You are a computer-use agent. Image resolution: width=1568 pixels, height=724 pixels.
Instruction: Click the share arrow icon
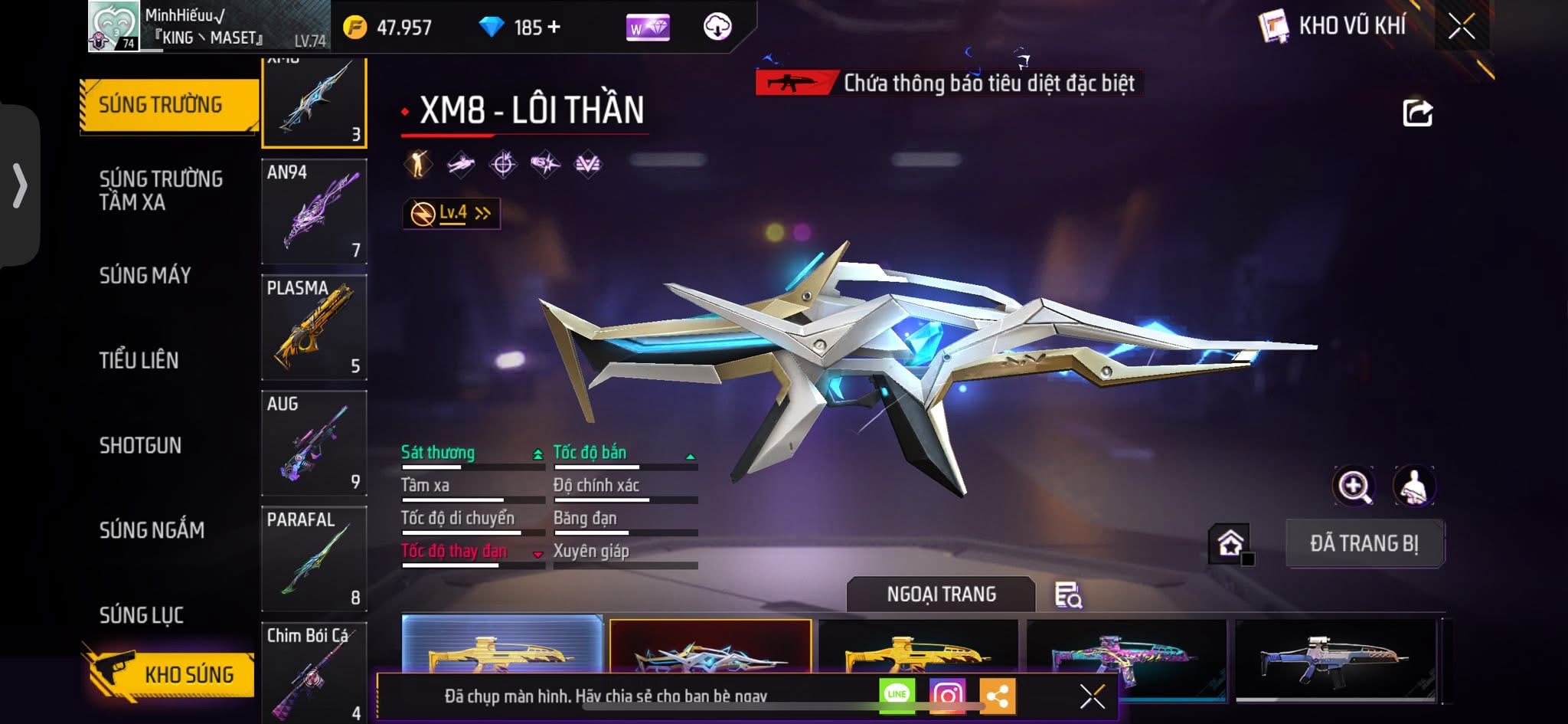1417,113
